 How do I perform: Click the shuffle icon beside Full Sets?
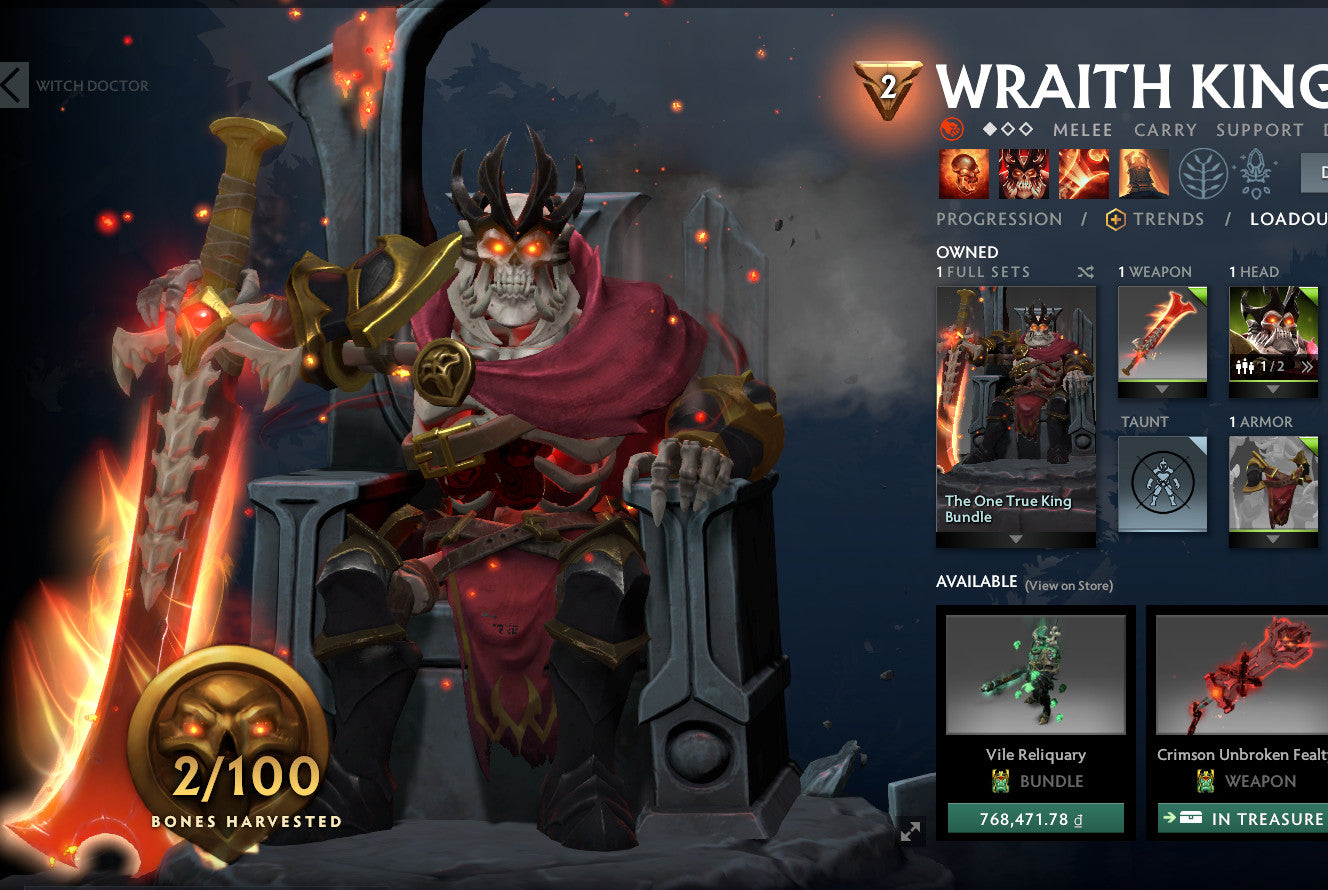pyautogui.click(x=1086, y=271)
